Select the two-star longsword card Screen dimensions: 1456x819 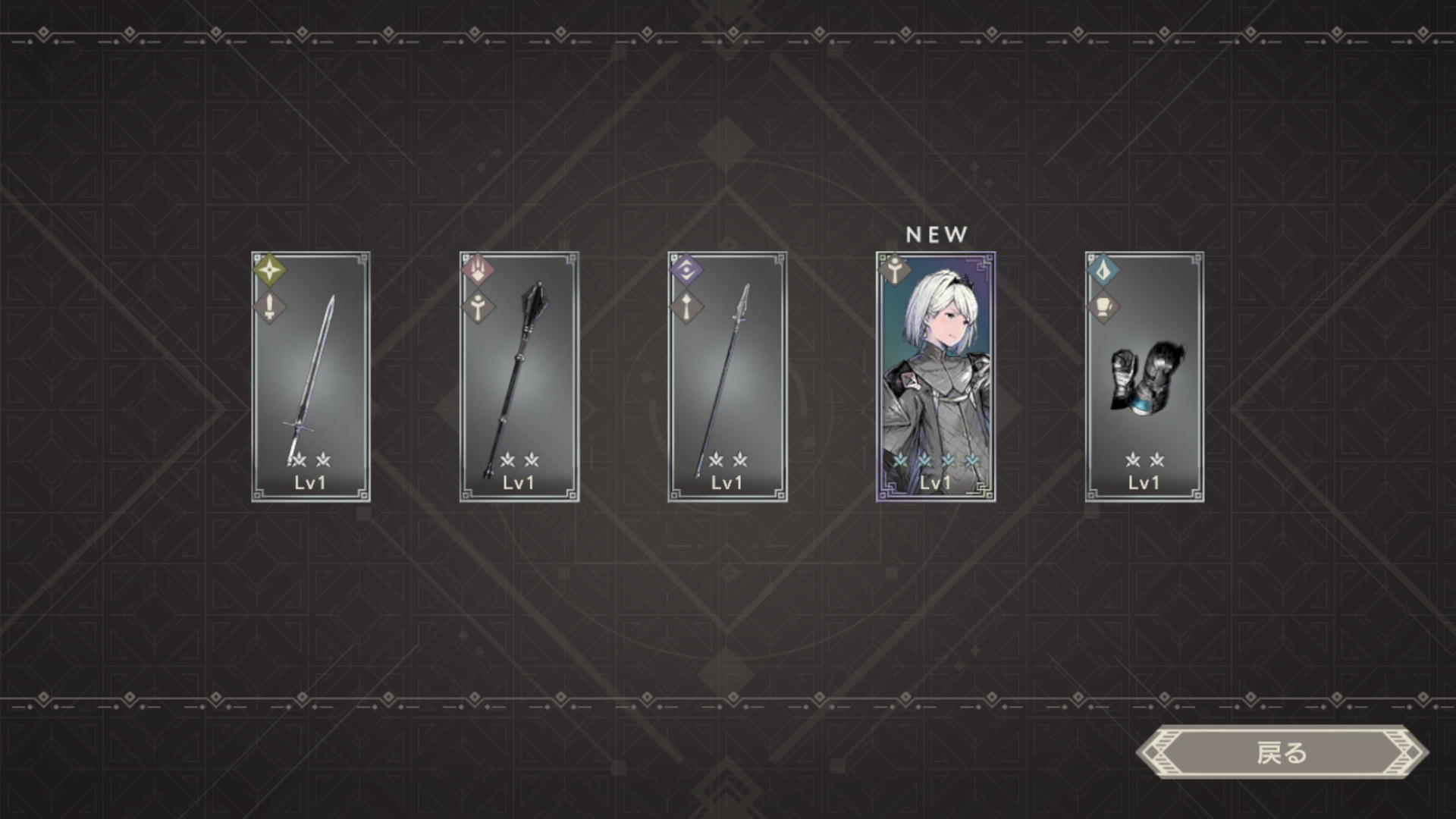pos(311,377)
